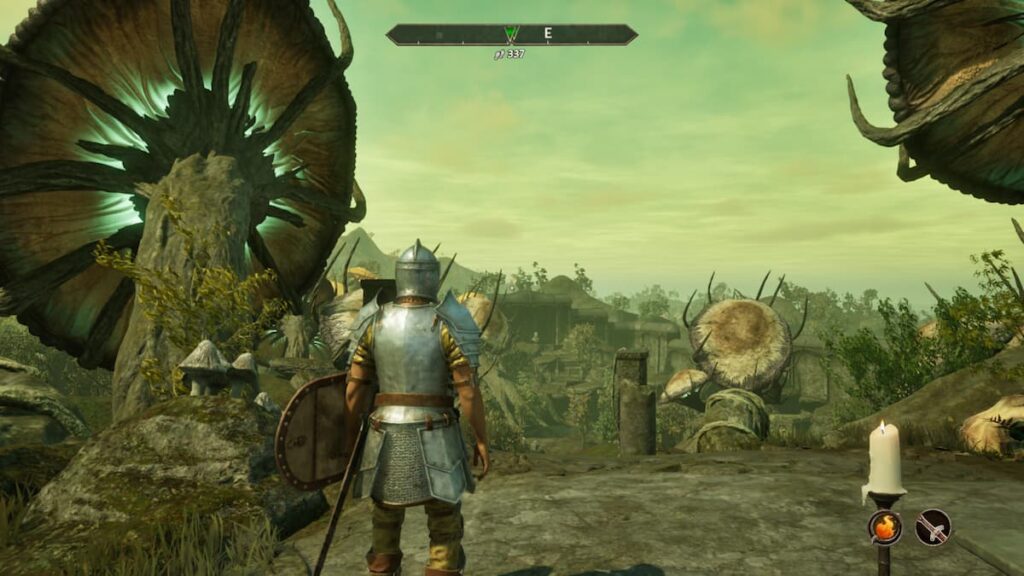Image resolution: width=1024 pixels, height=576 pixels.
Task: Select the fire spell icon
Action: pos(884,526)
